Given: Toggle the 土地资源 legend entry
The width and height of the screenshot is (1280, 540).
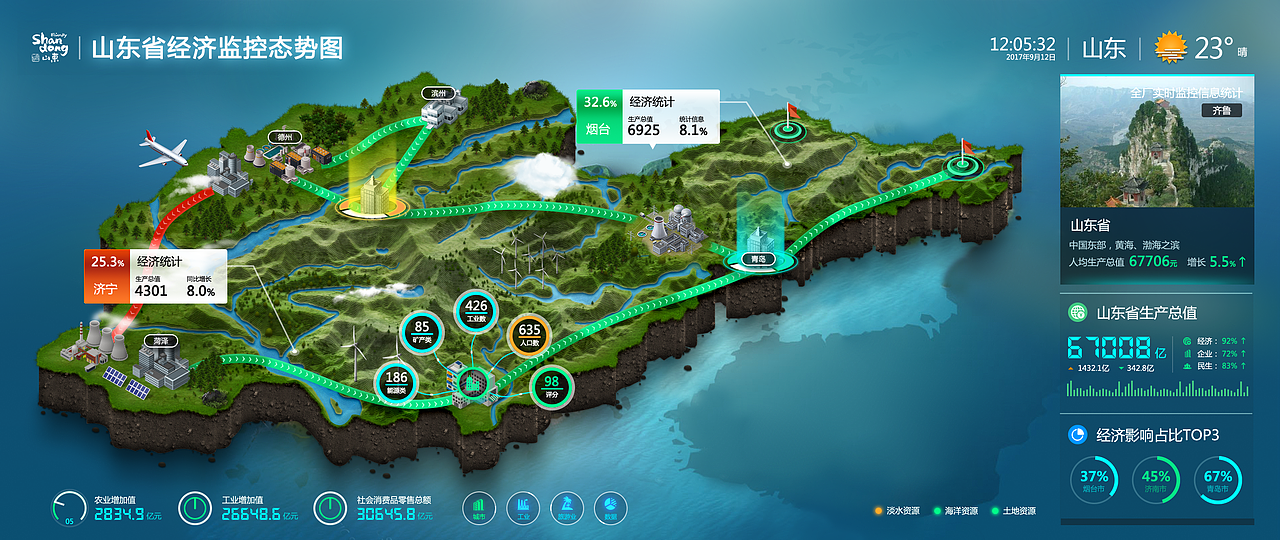Looking at the screenshot, I should click(x=1013, y=511).
